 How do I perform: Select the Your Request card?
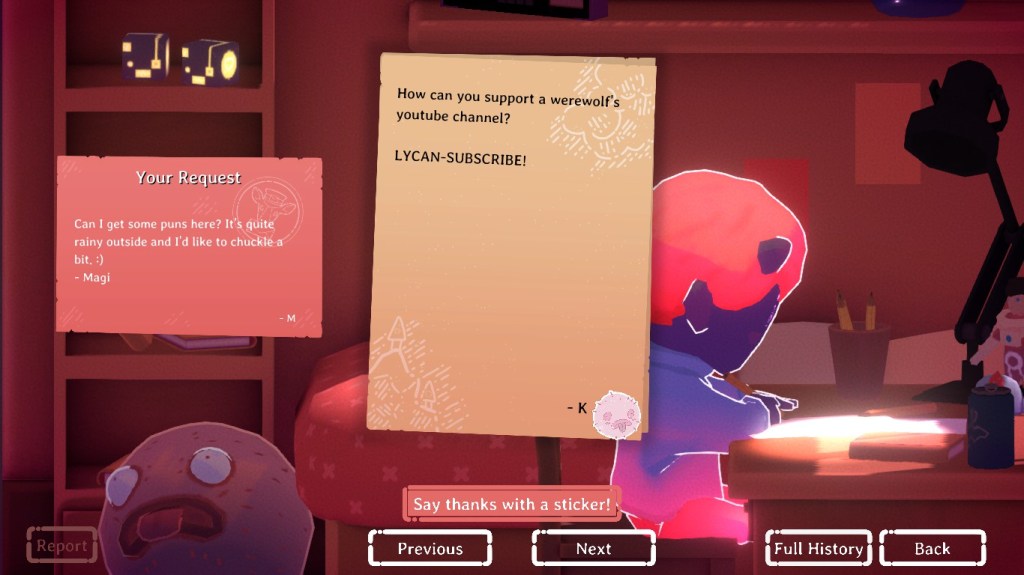pyautogui.click(x=189, y=244)
